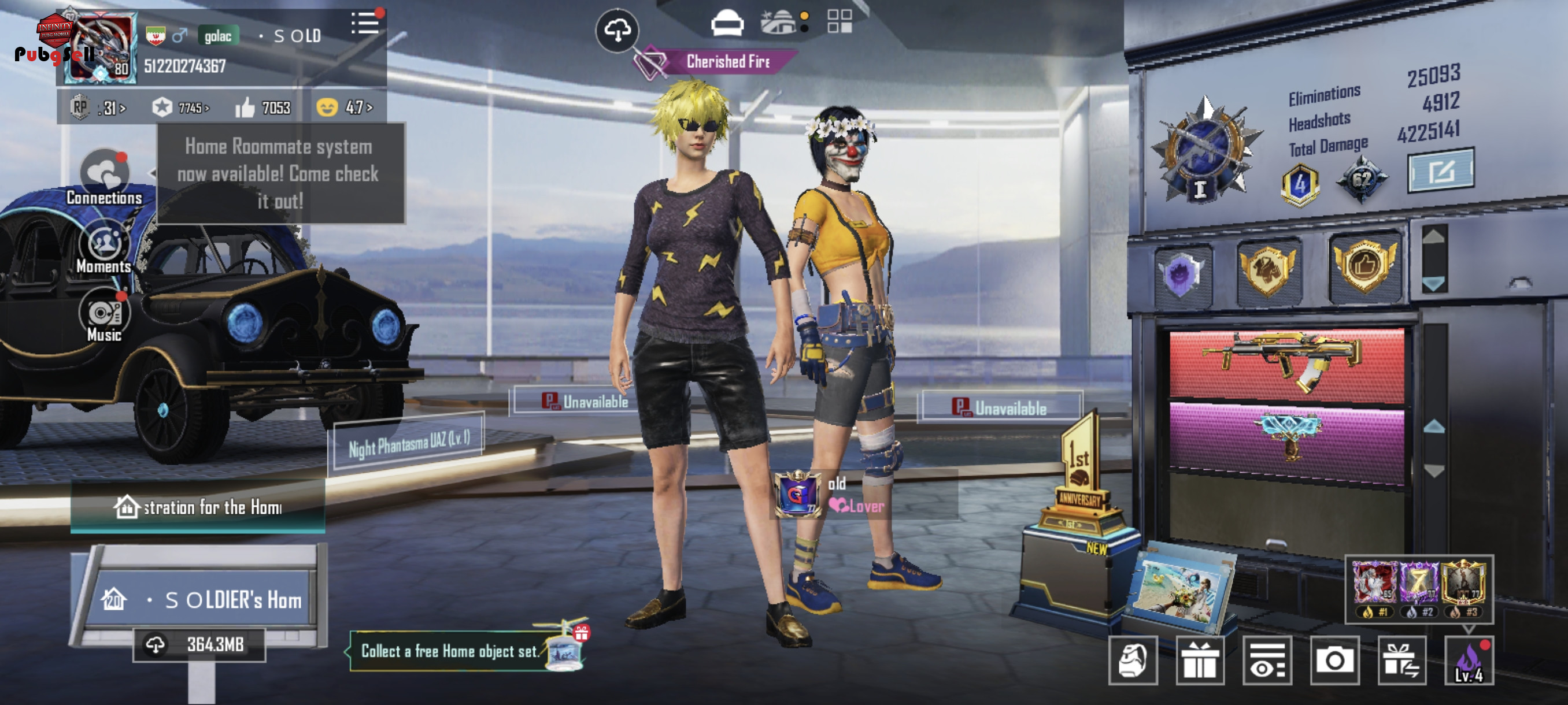Open the Cherished Fire title banner
Screen dimensions: 1568x705
click(x=727, y=61)
